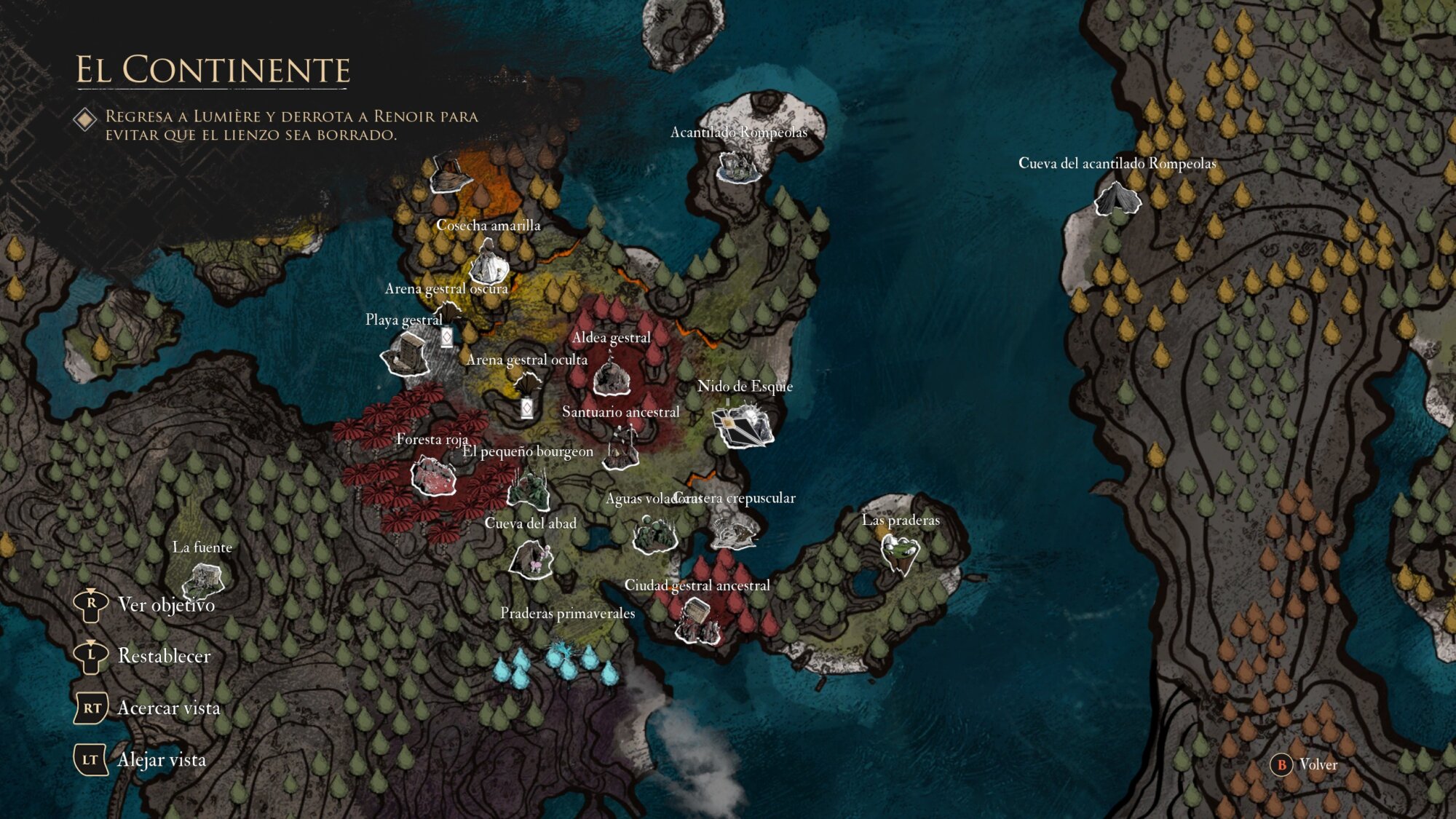Image resolution: width=1456 pixels, height=819 pixels.
Task: Select El pequeño bourgeon location icon
Action: click(529, 488)
